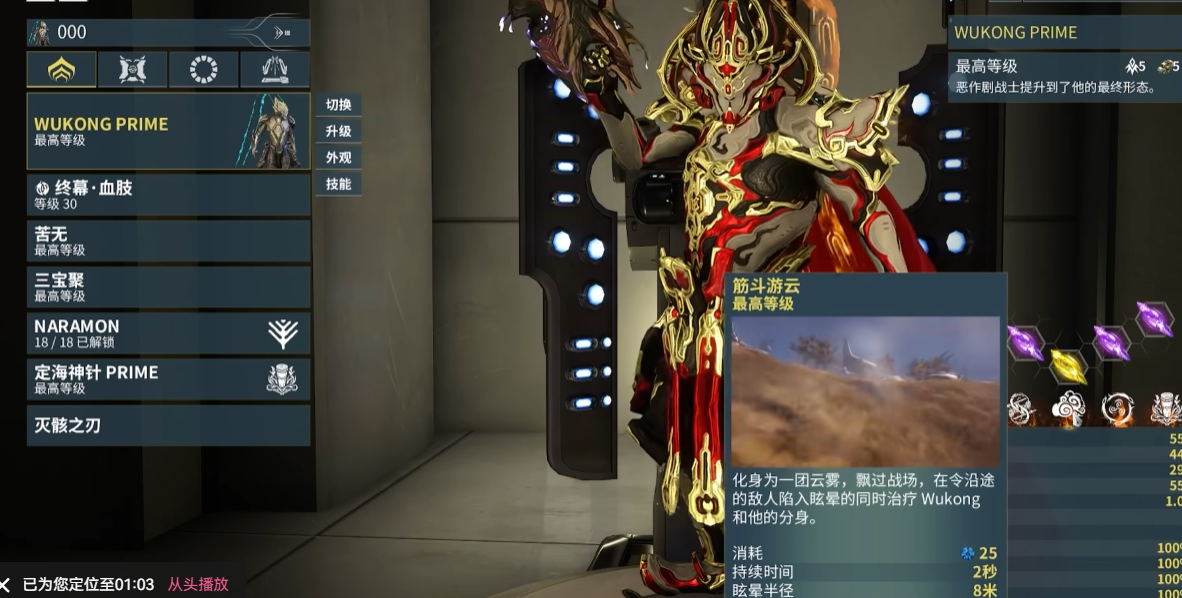Open the segmented ring icon tab
Screen dimensions: 1182x598
pyautogui.click(x=204, y=70)
